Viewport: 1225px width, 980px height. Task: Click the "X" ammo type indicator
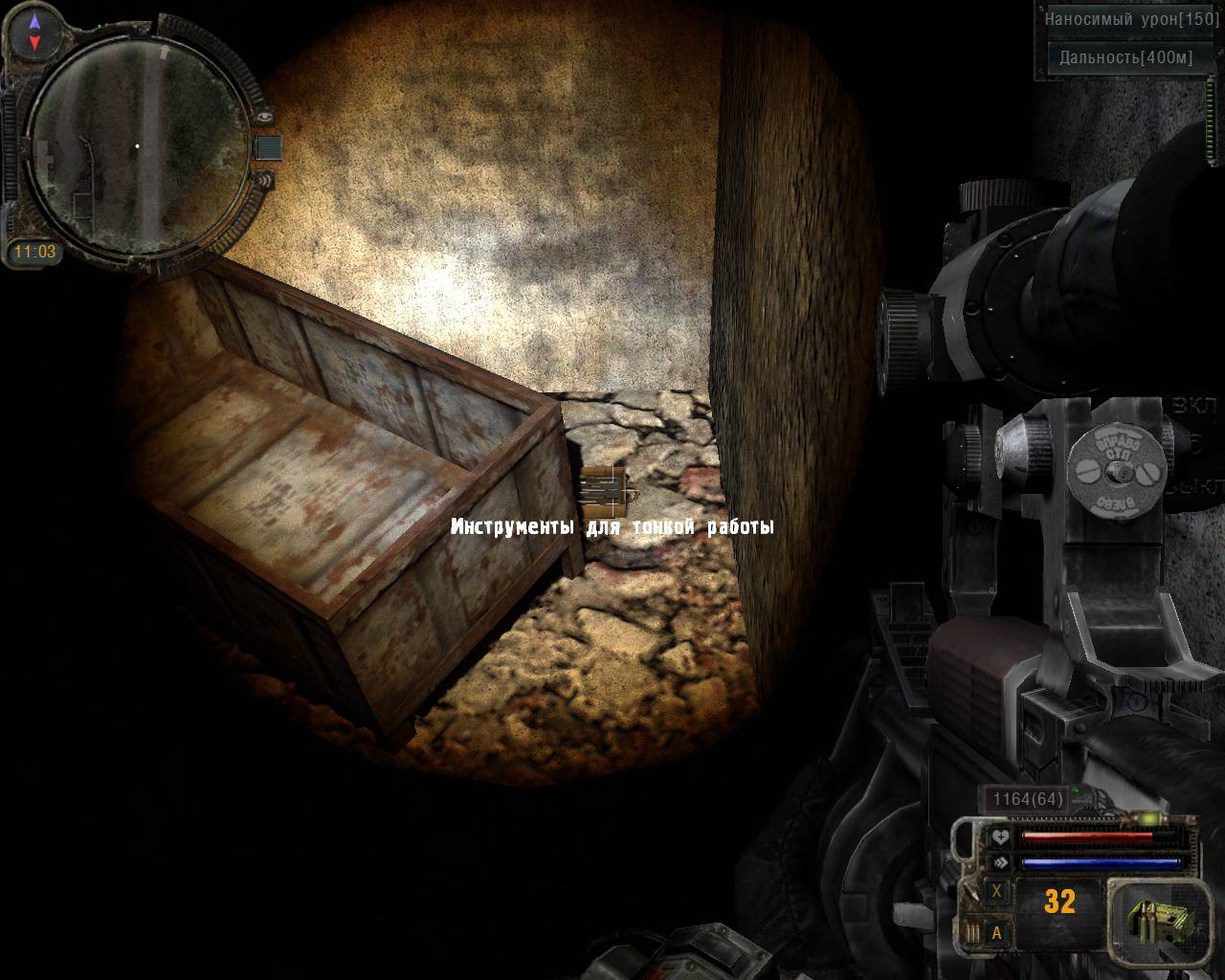point(997,891)
